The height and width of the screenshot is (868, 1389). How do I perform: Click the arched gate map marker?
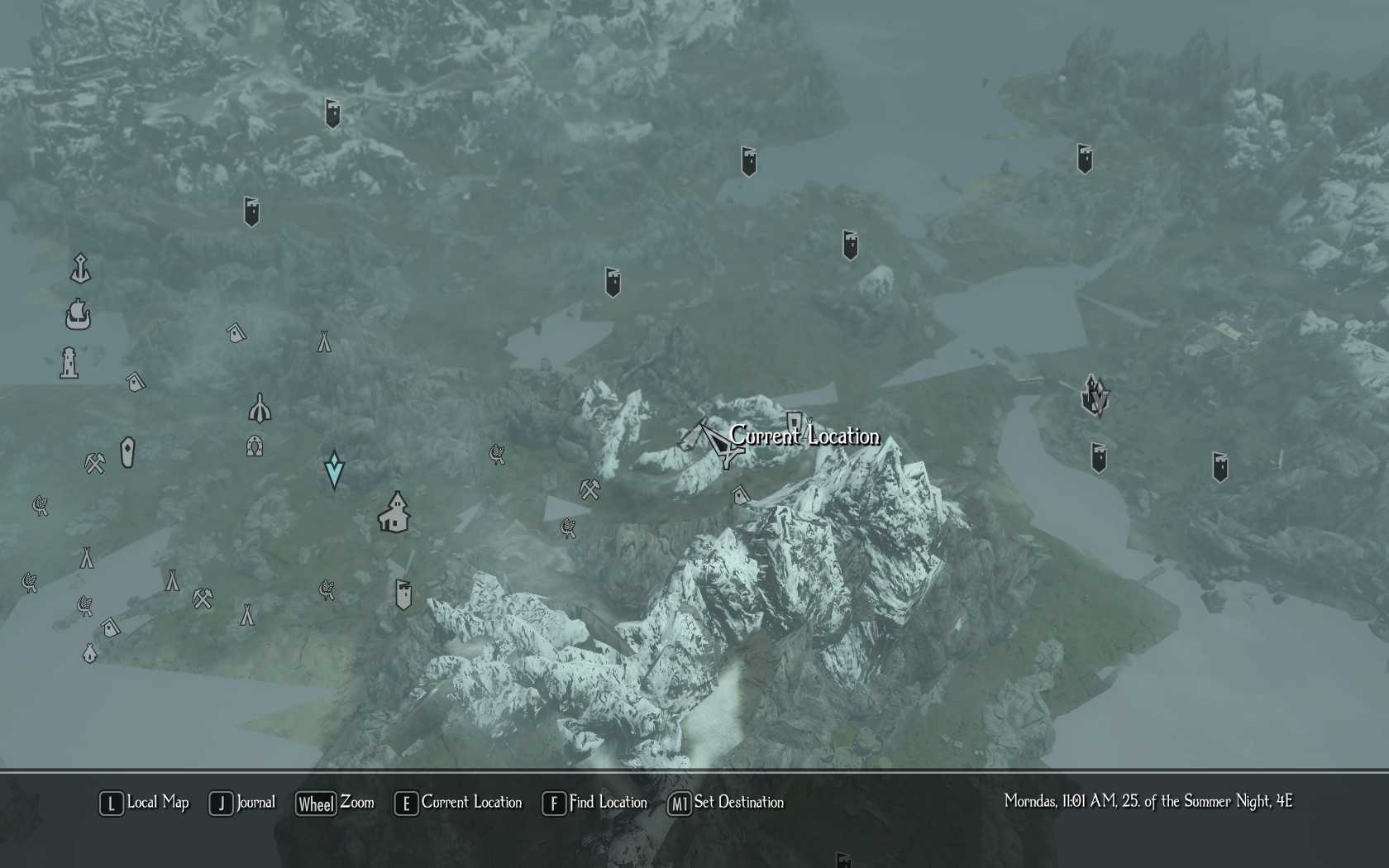pos(260,408)
